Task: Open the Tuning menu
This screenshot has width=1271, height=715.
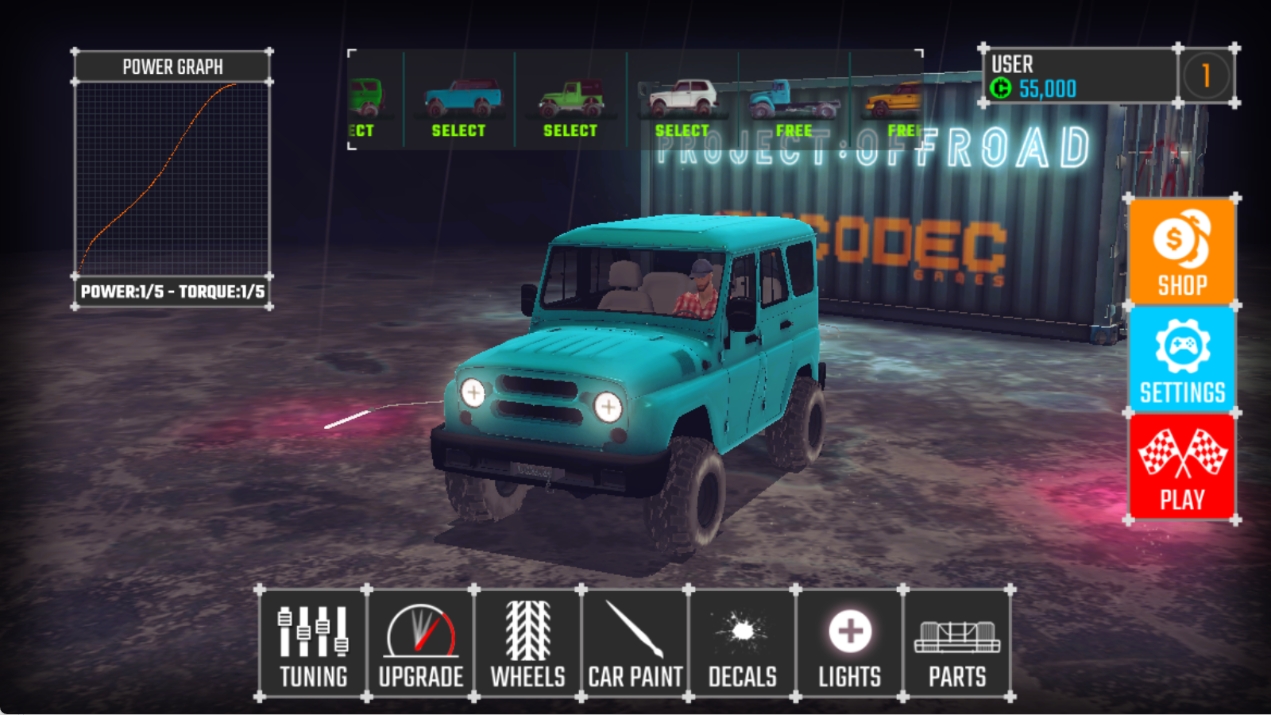Action: pos(313,643)
